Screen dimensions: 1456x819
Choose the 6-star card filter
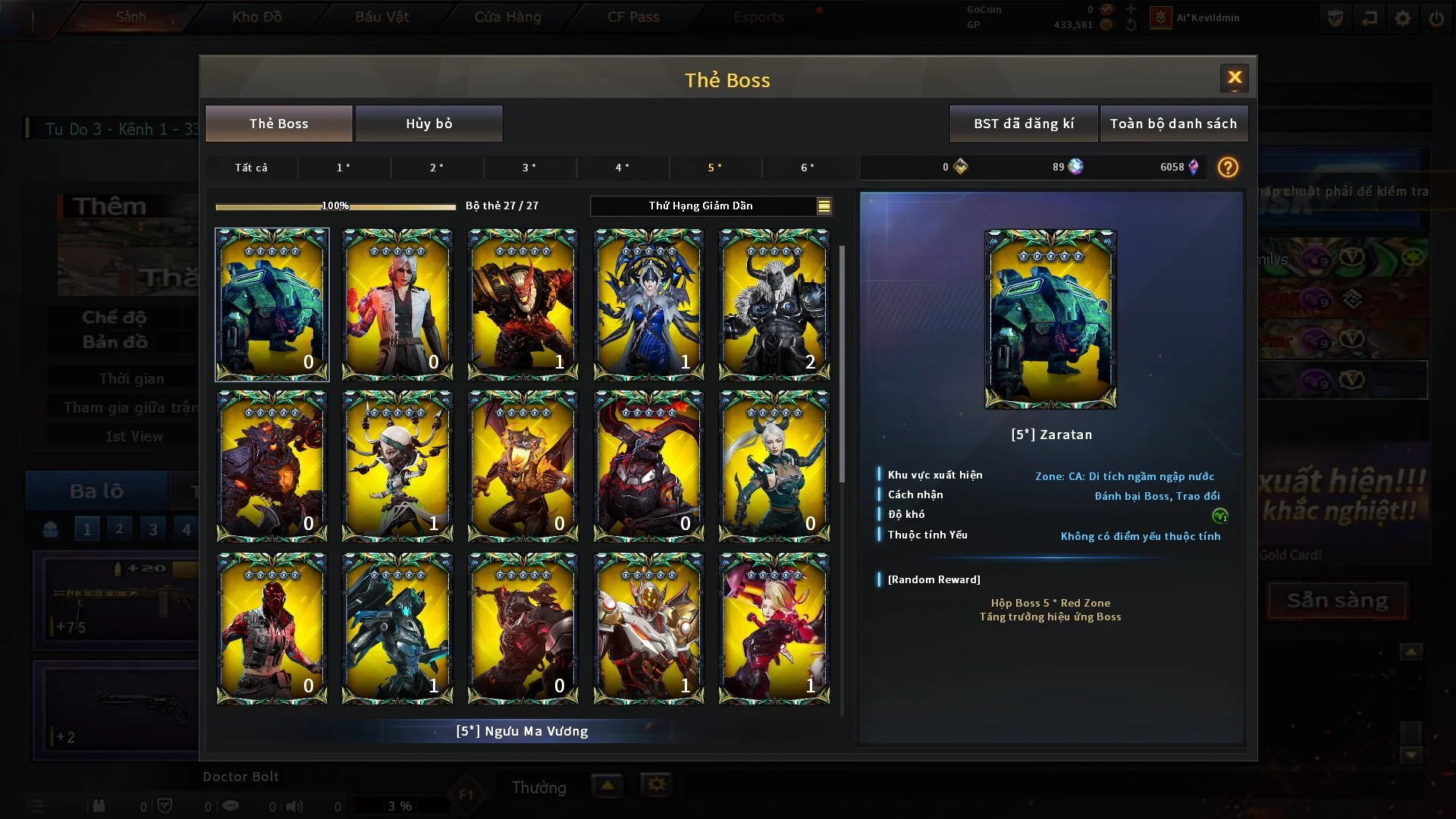(808, 168)
